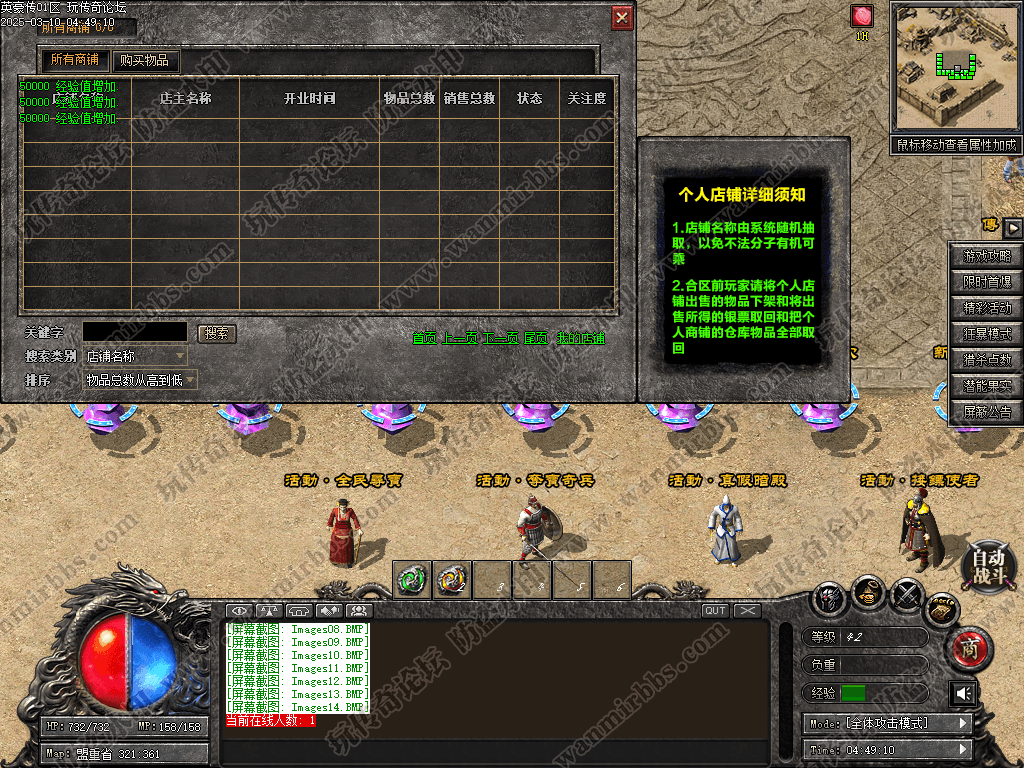Open the 游戏攻略 game guide menu

click(x=987, y=256)
